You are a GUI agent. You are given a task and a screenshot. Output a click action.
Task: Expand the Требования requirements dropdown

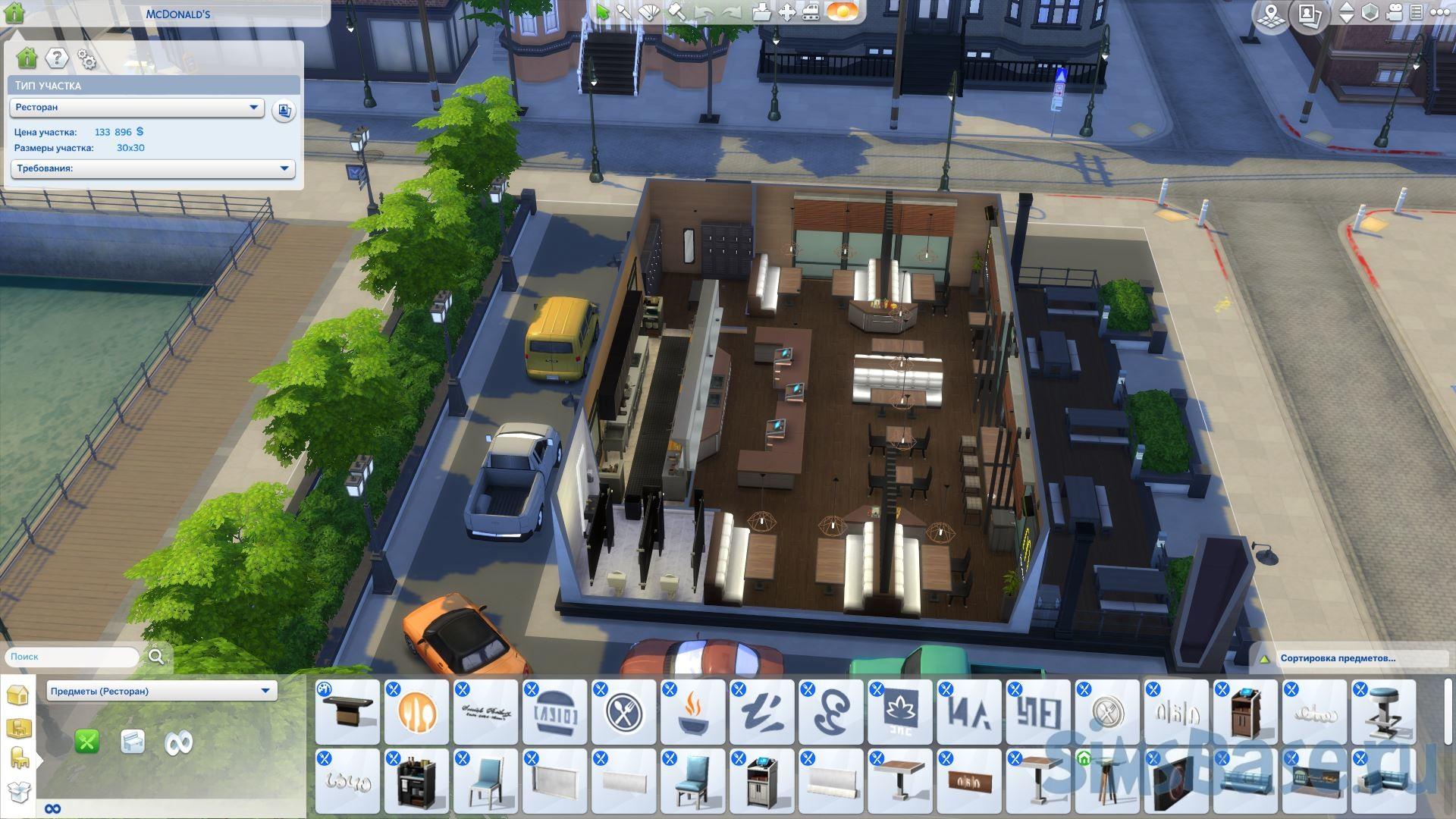[152, 168]
